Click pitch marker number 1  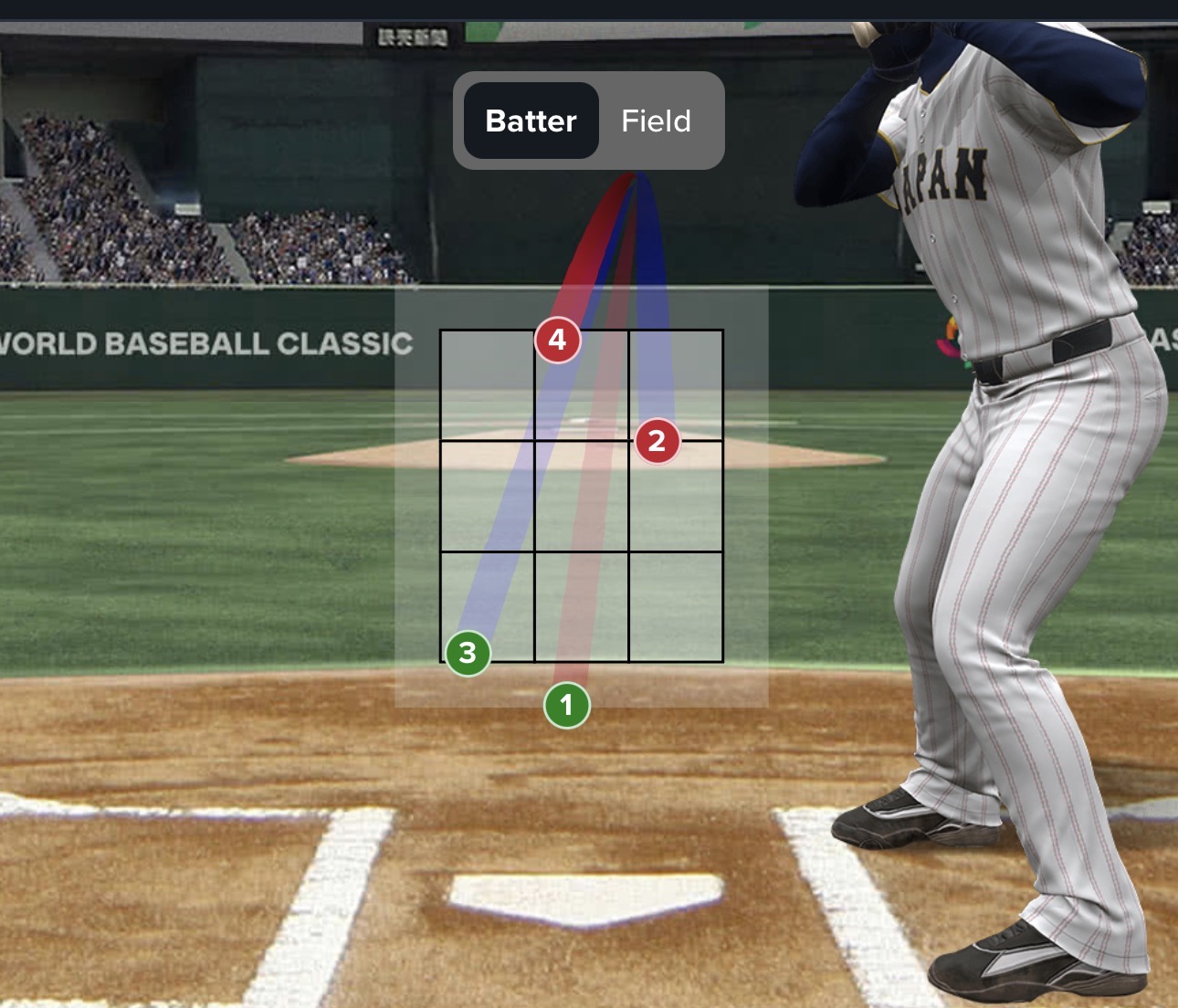[566, 705]
